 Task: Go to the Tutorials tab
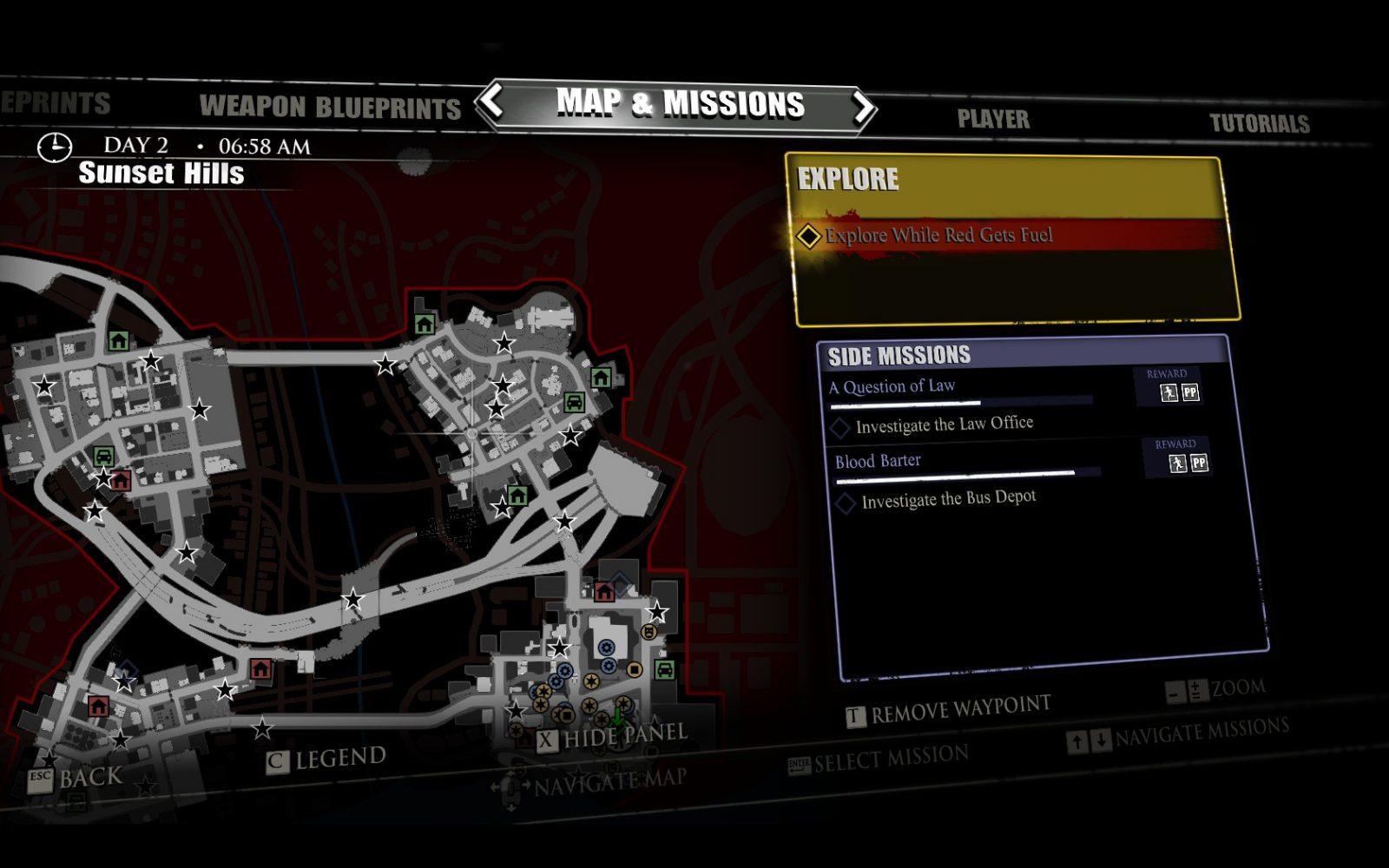coord(1259,123)
